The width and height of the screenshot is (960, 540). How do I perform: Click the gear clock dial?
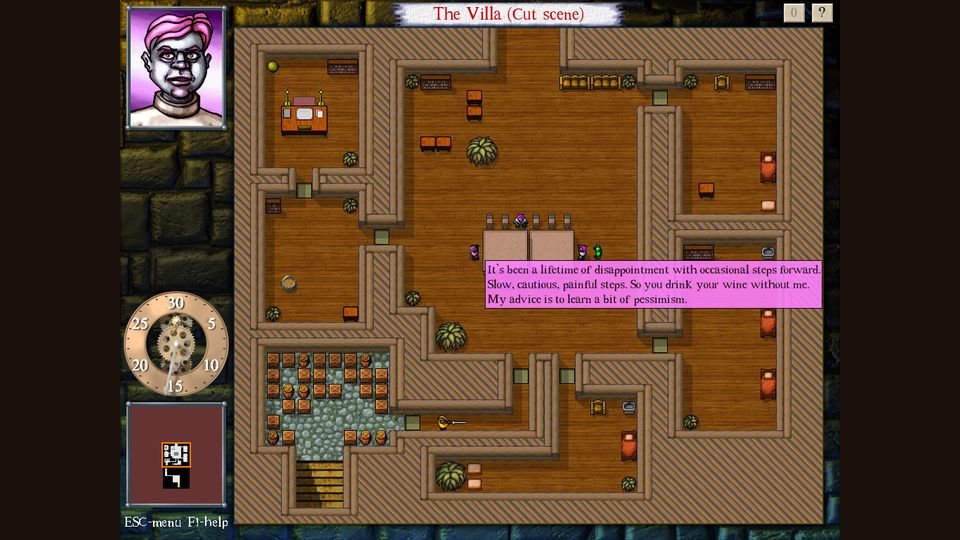176,343
